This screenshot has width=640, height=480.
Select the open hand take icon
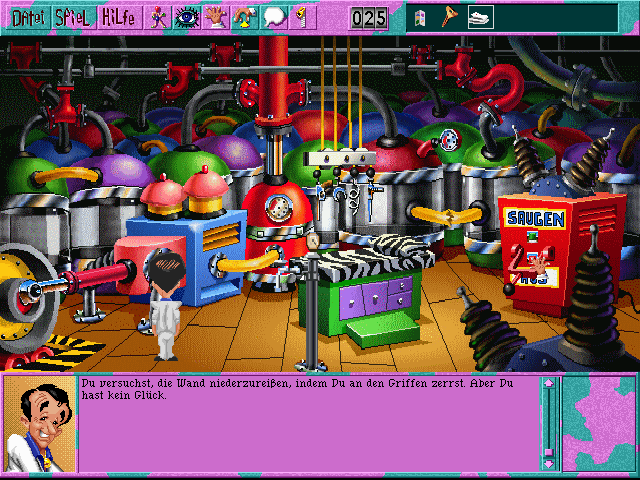pos(214,17)
